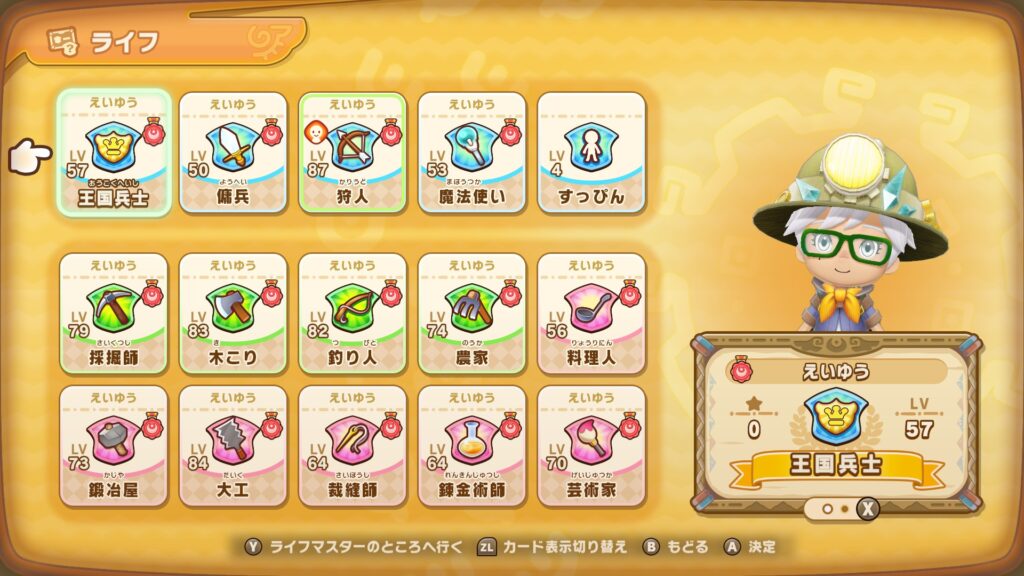Screen dimensions: 1024x576
Task: Pick the 裁縫師 tailor card
Action: click(x=353, y=444)
